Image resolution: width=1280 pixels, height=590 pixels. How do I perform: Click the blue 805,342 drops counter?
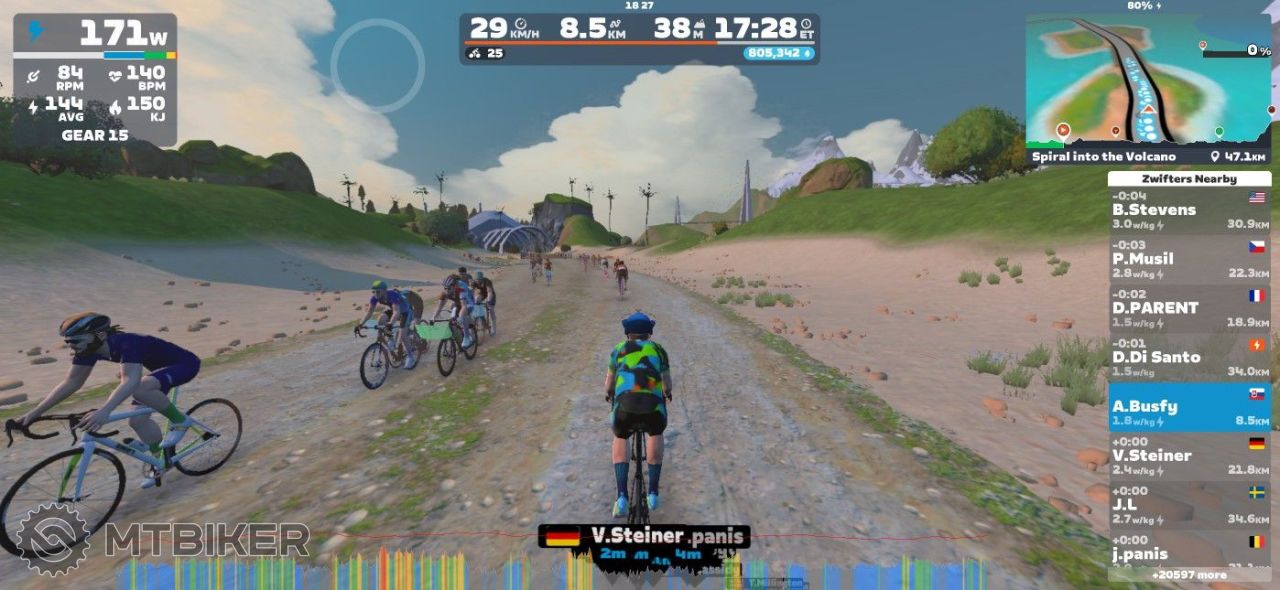[x=778, y=53]
